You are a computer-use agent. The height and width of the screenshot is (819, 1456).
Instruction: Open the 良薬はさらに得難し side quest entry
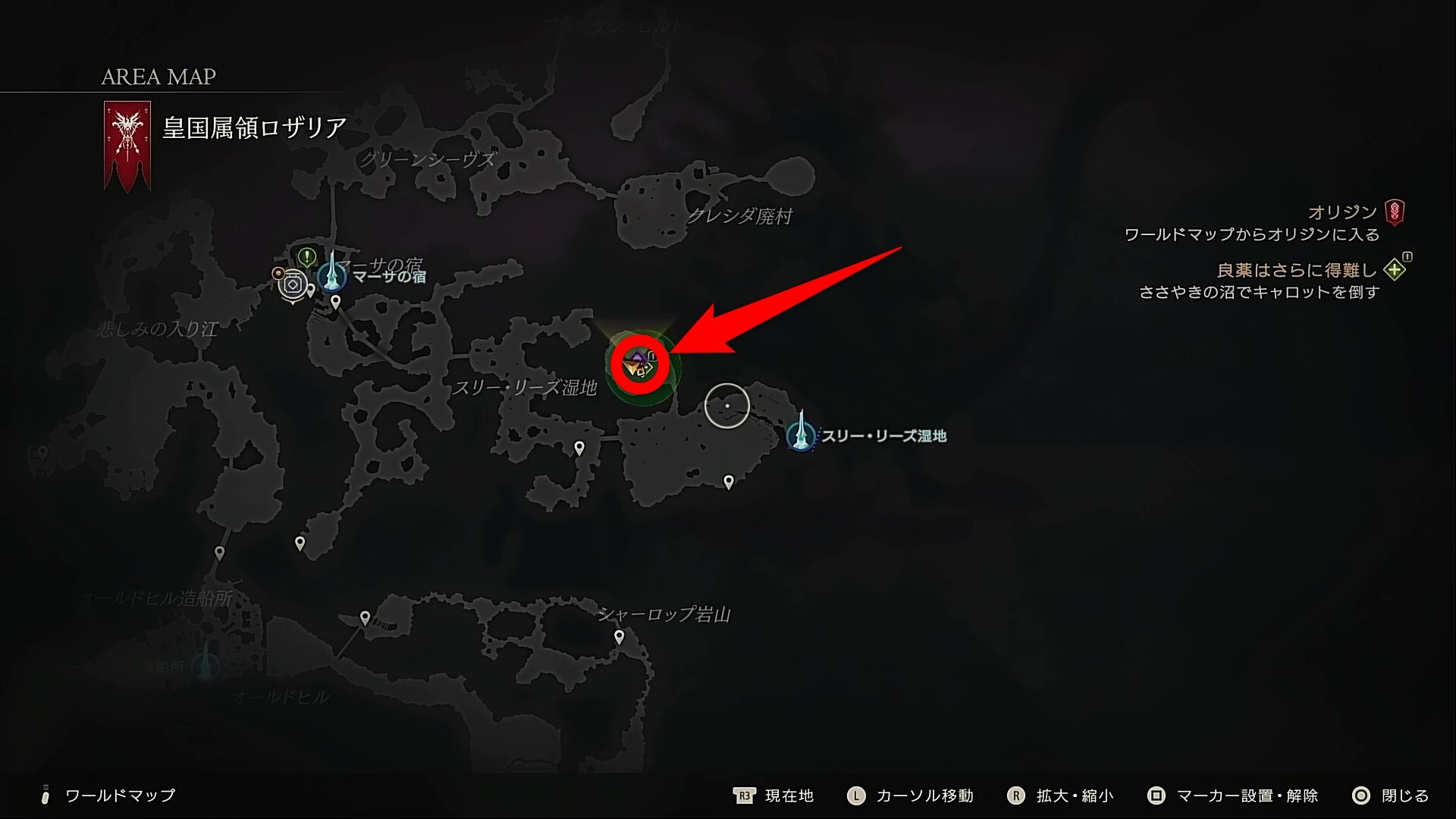click(1296, 270)
